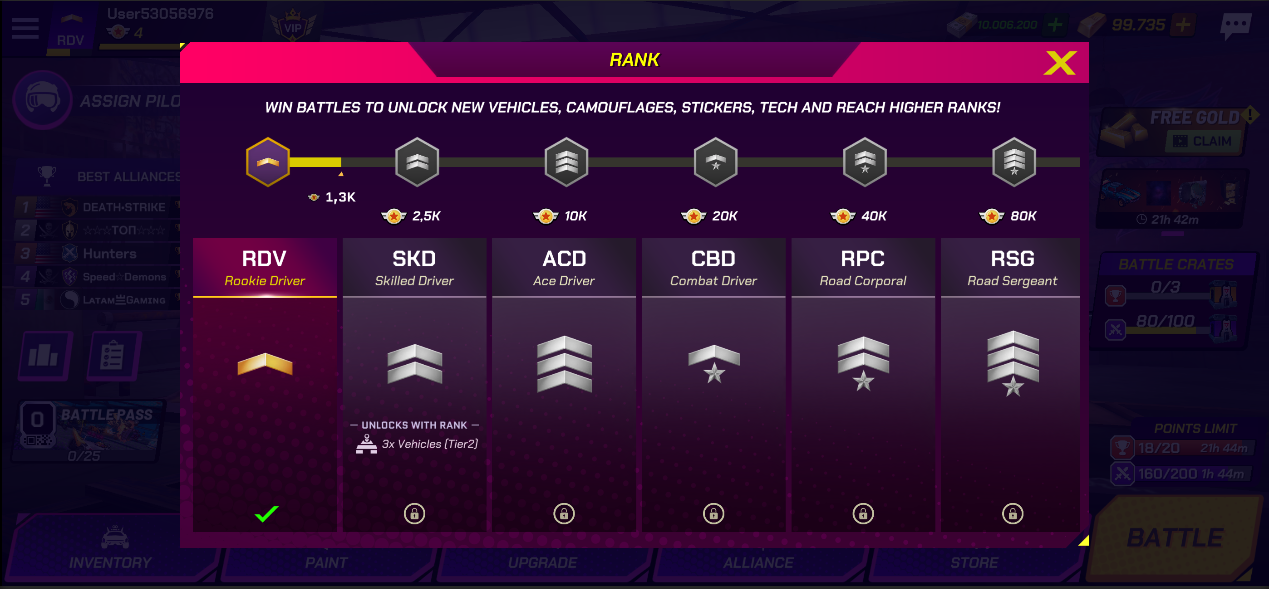Add more cash with the green plus

click(x=1054, y=25)
